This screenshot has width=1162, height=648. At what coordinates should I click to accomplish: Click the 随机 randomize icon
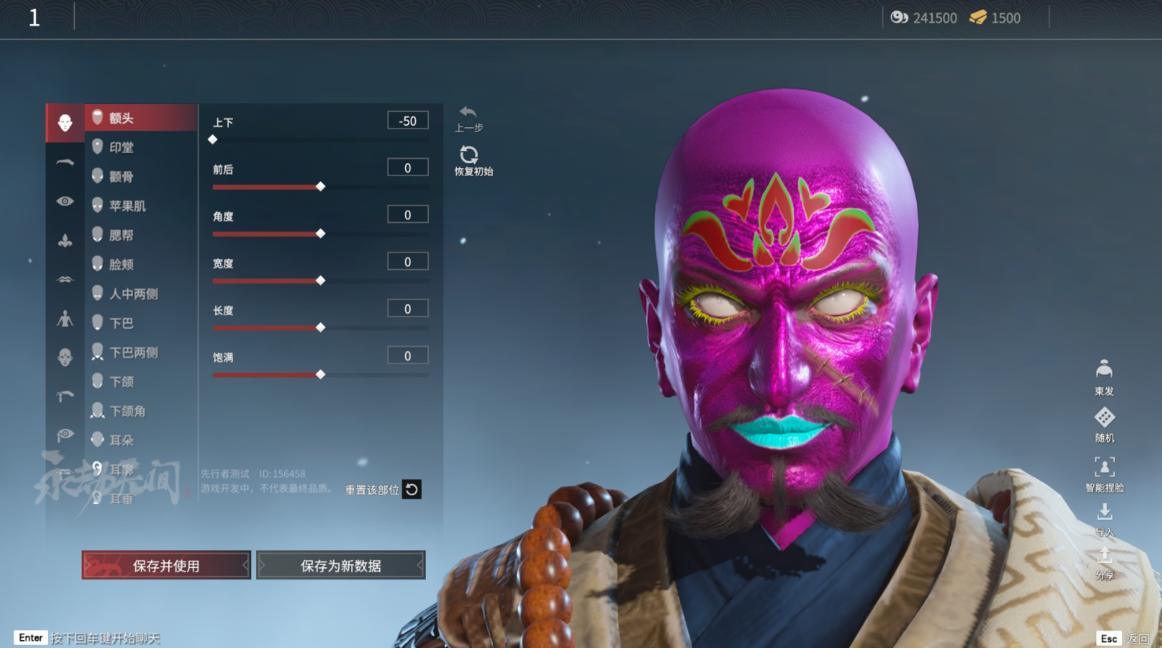point(1104,419)
